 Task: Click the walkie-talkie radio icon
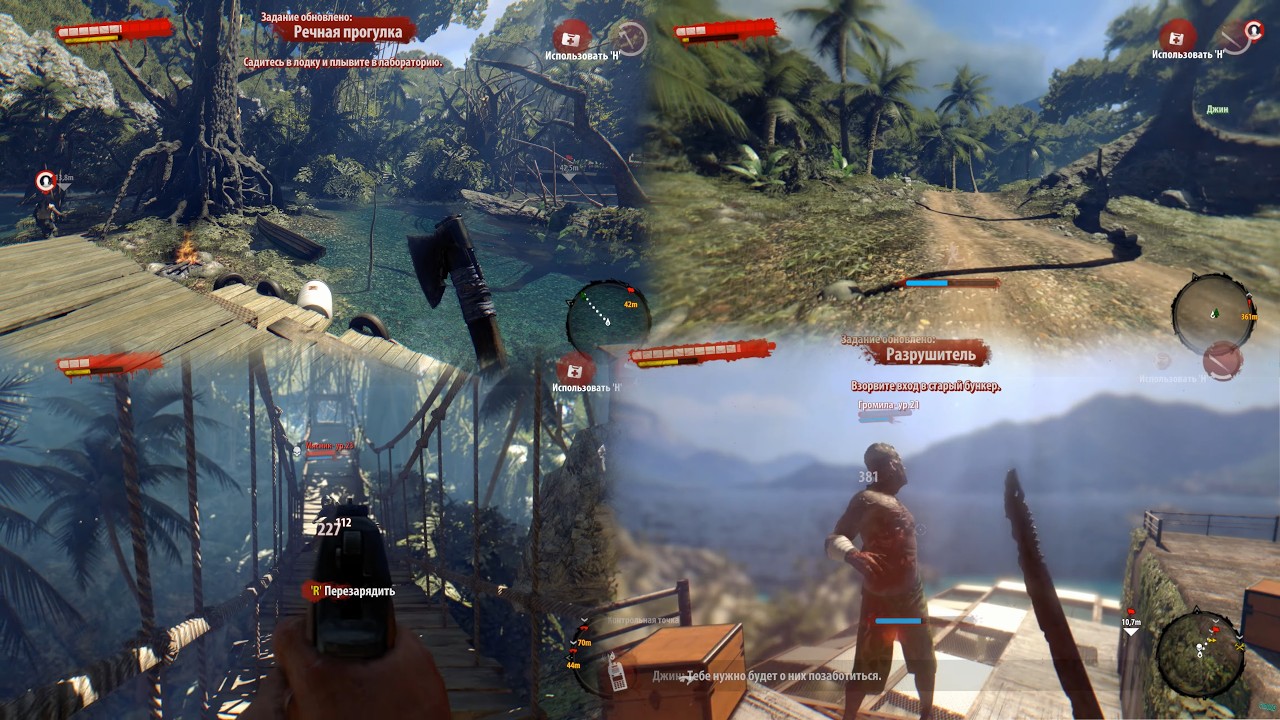click(618, 675)
